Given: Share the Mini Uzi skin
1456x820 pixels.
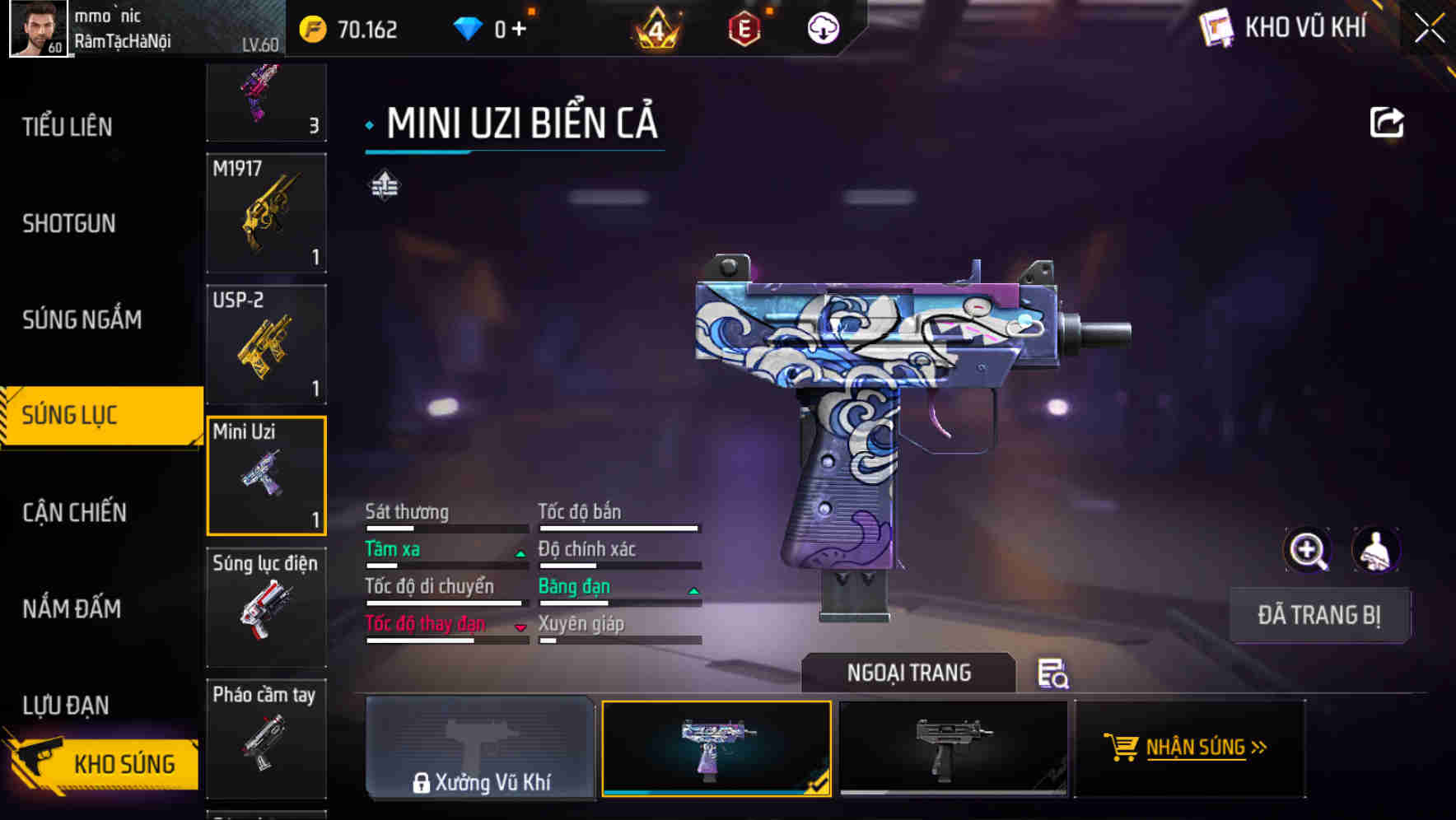Looking at the screenshot, I should (1386, 123).
